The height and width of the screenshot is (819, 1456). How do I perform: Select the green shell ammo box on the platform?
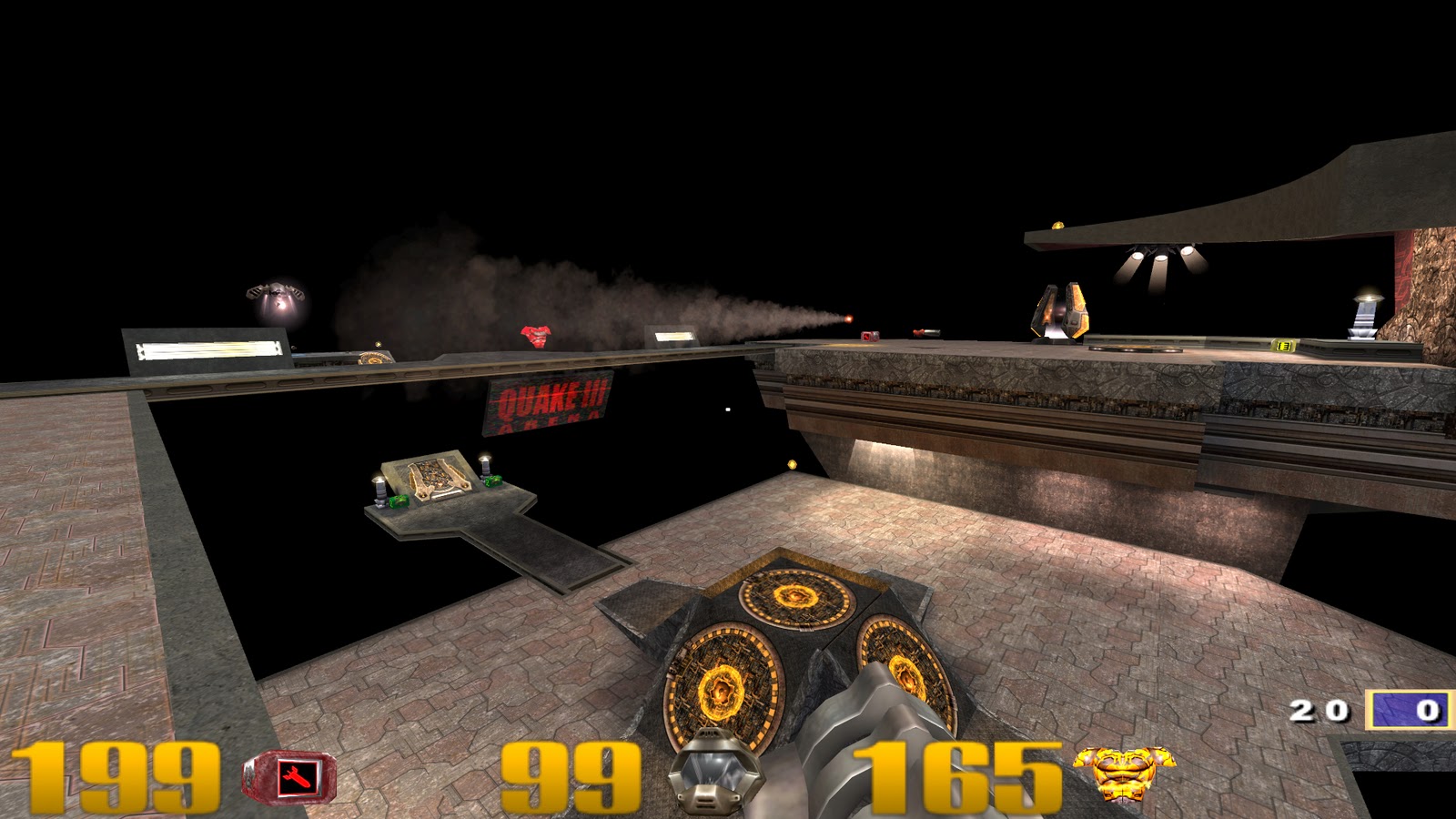(400, 500)
